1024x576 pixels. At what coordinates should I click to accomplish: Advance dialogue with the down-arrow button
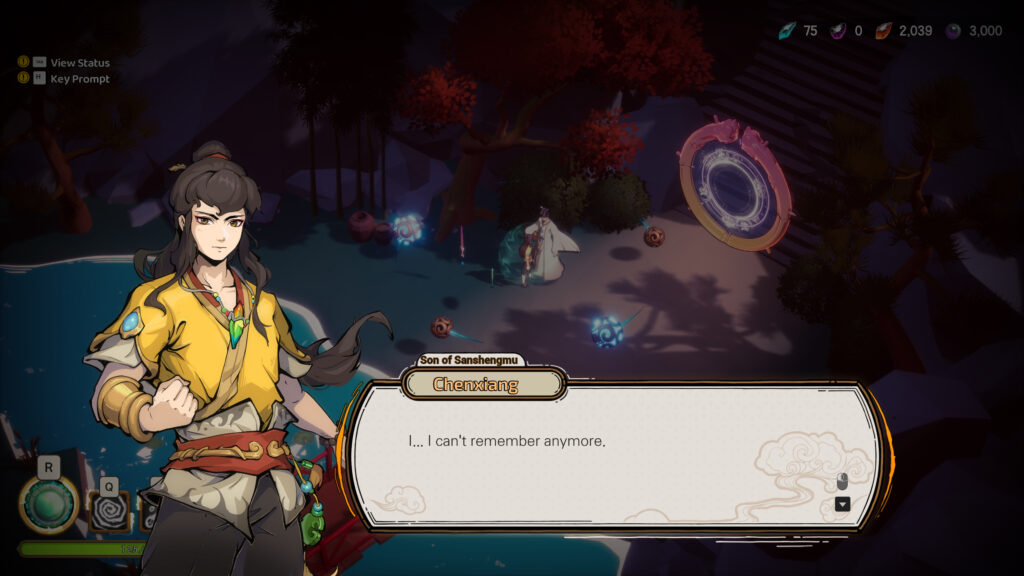point(842,504)
